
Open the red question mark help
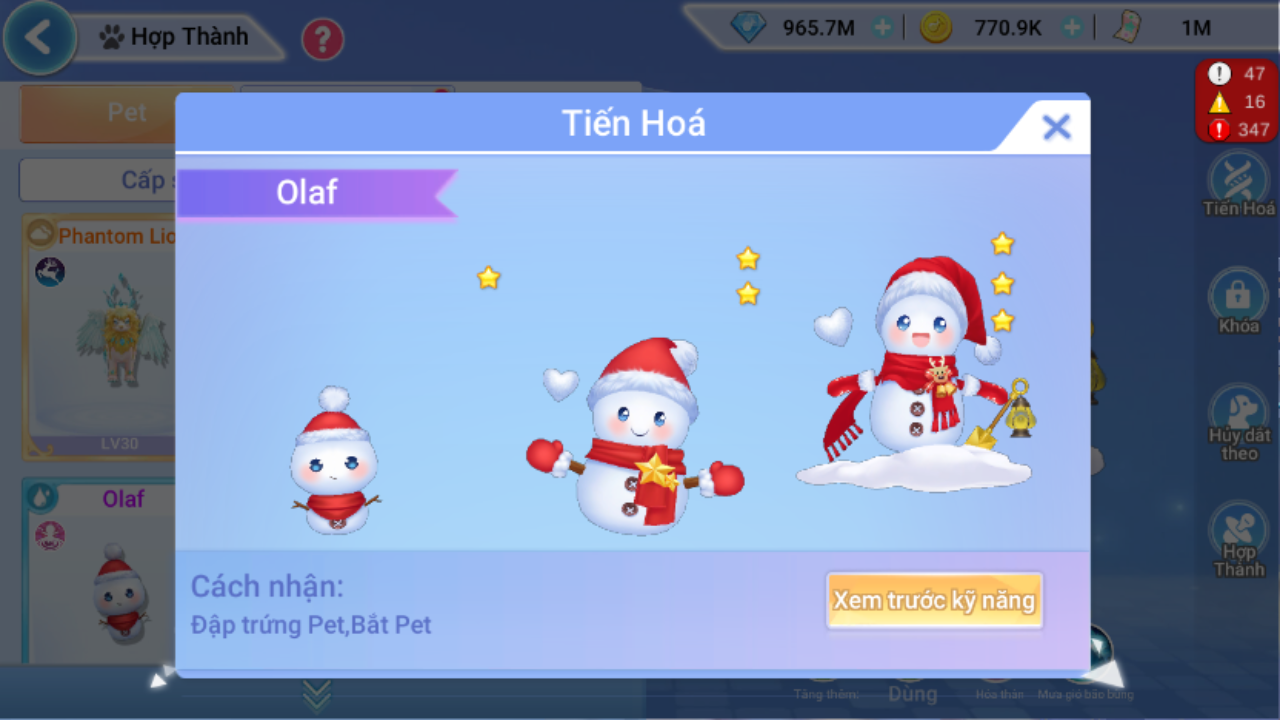(x=322, y=40)
